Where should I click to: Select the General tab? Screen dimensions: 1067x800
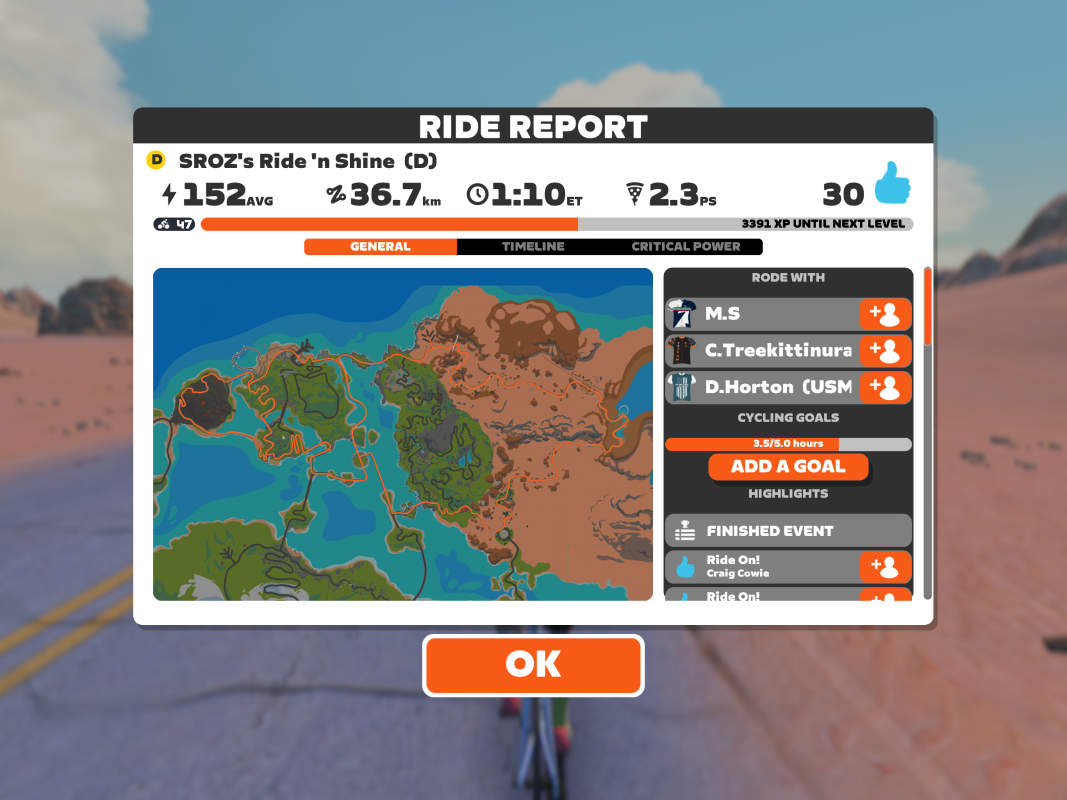point(380,246)
